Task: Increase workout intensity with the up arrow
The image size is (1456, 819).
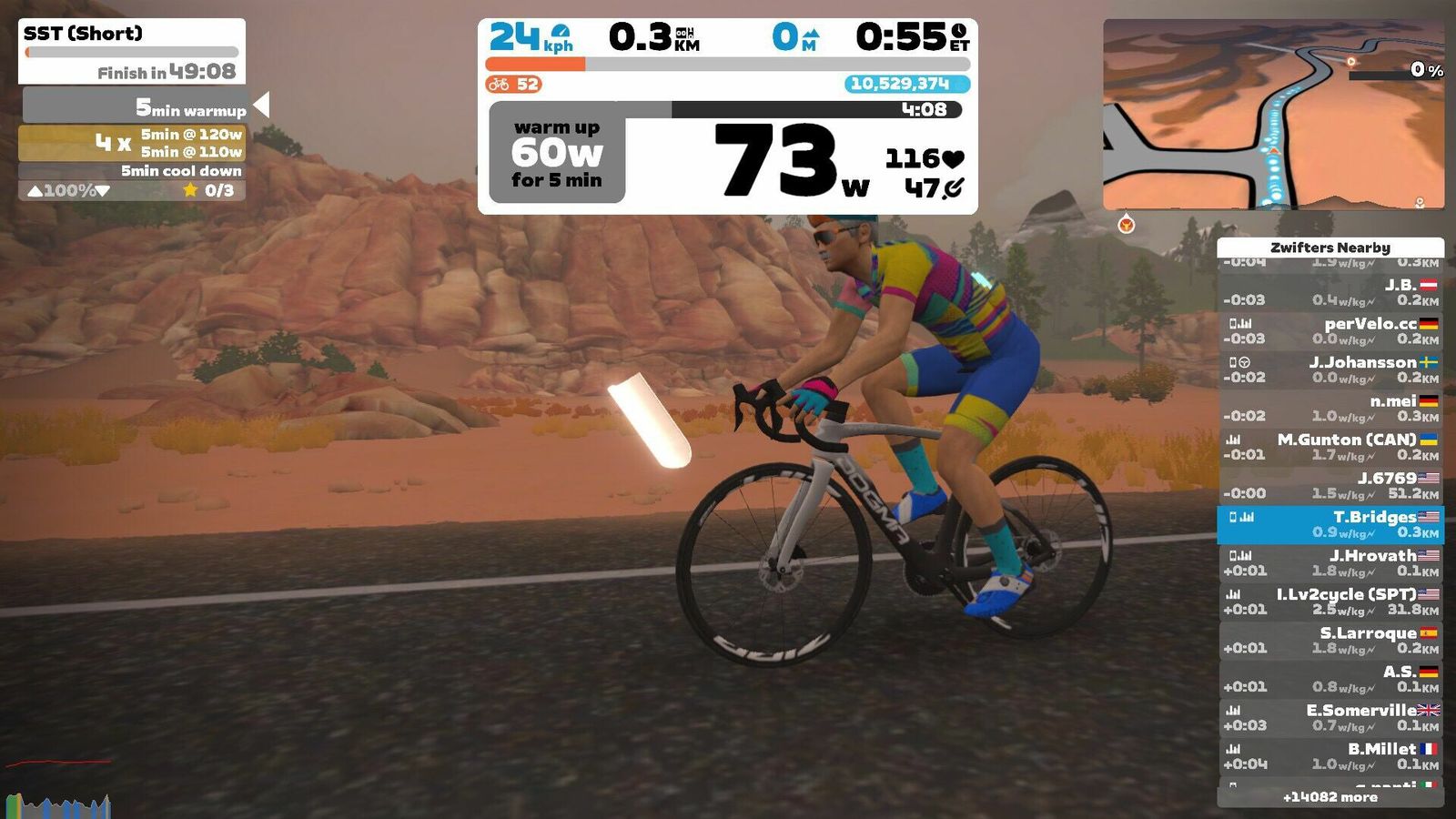Action: [x=35, y=191]
